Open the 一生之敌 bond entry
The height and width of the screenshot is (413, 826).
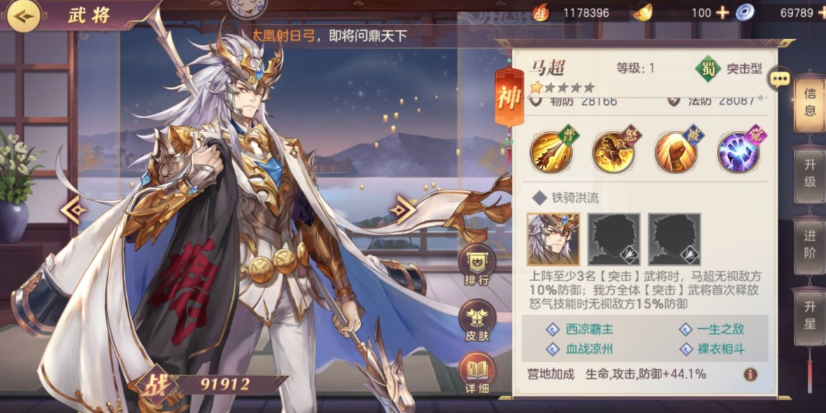pos(720,329)
